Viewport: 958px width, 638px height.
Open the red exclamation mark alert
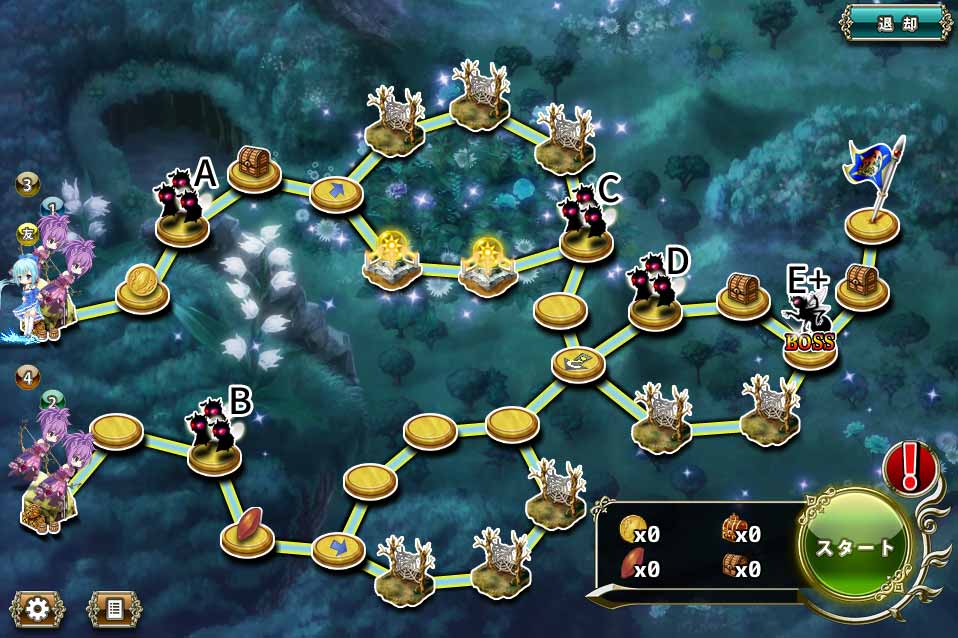point(909,466)
